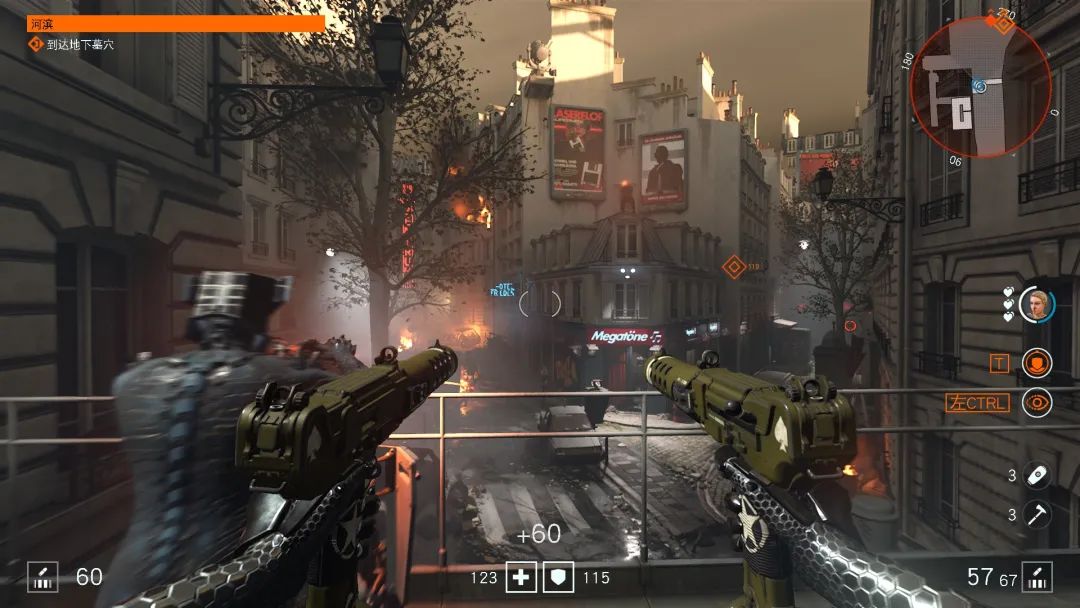Click the 河滨 mission title banner
The width and height of the screenshot is (1080, 608).
(x=176, y=23)
